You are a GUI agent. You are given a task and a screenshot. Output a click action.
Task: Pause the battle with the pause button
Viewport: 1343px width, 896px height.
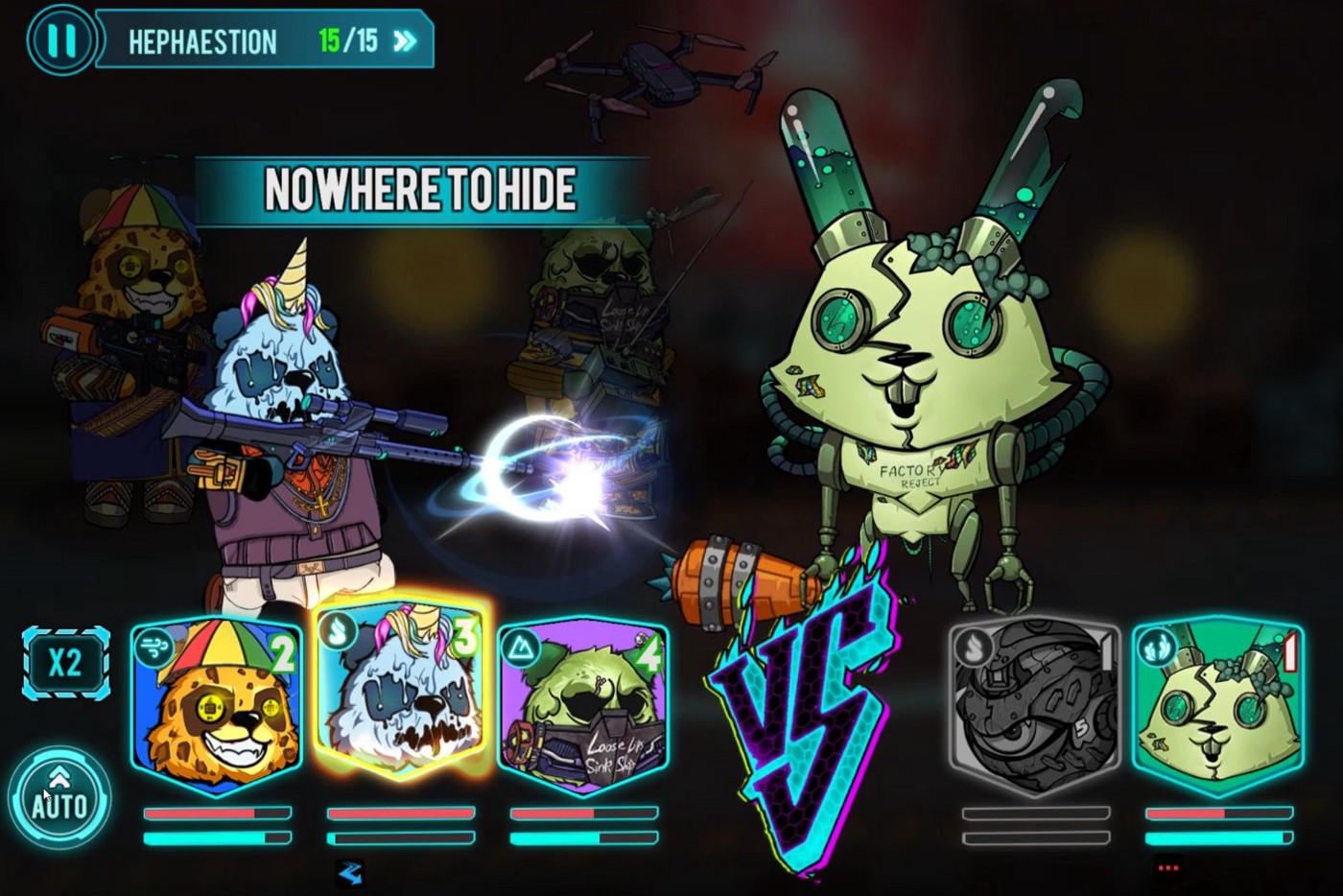61,40
